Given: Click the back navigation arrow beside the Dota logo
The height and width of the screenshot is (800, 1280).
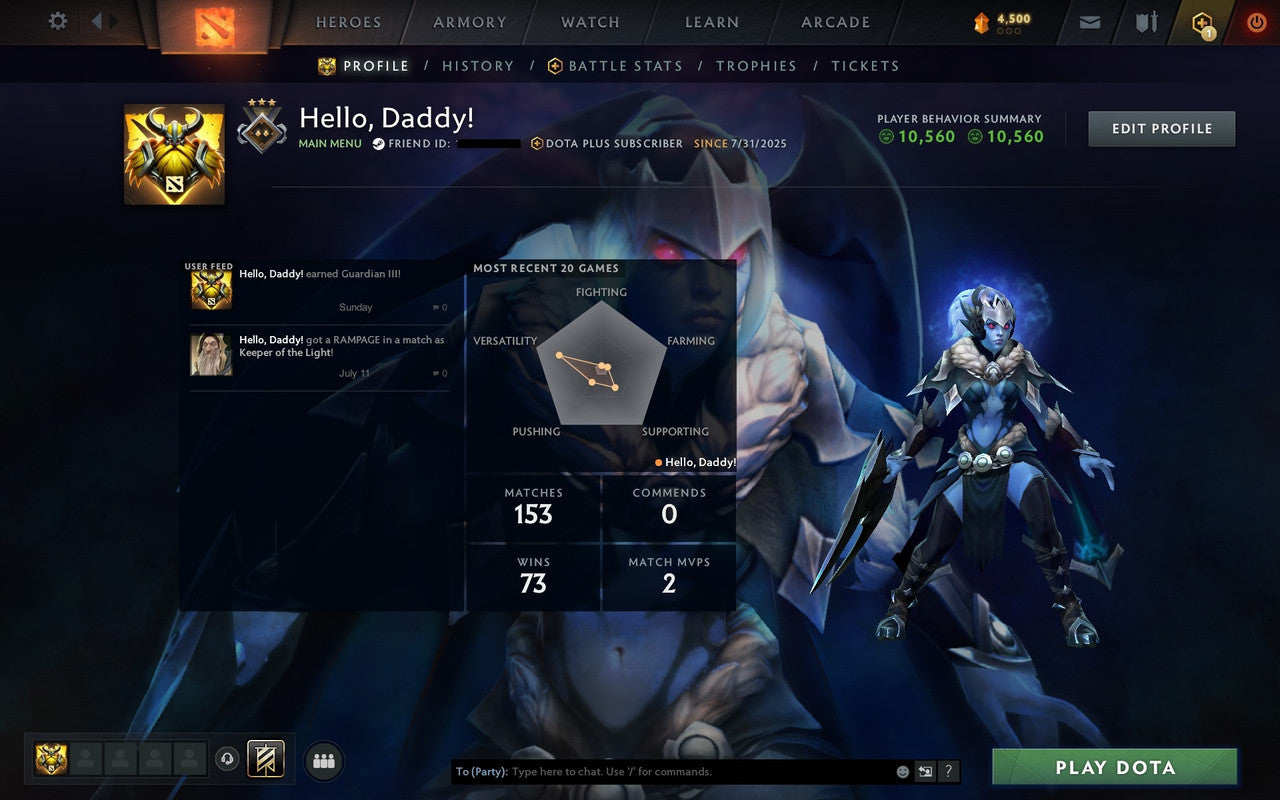Looking at the screenshot, I should (100, 20).
